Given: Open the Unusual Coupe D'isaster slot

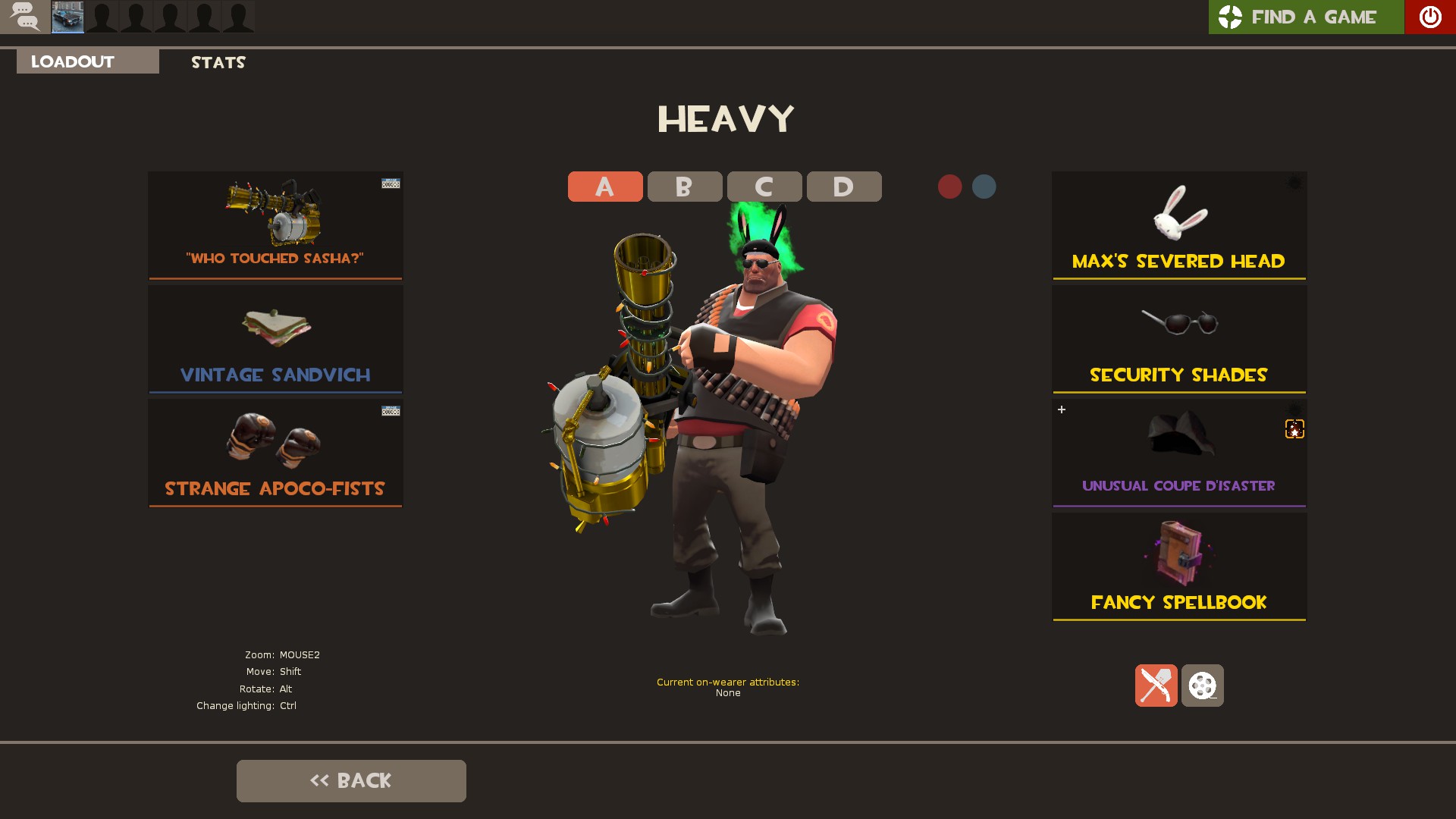Looking at the screenshot, I should 1178,453.
